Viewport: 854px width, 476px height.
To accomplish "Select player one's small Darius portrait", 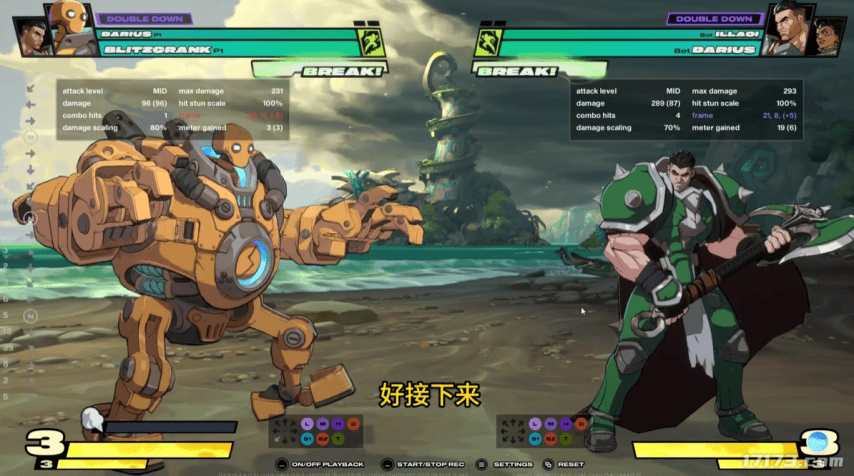I will (x=33, y=35).
